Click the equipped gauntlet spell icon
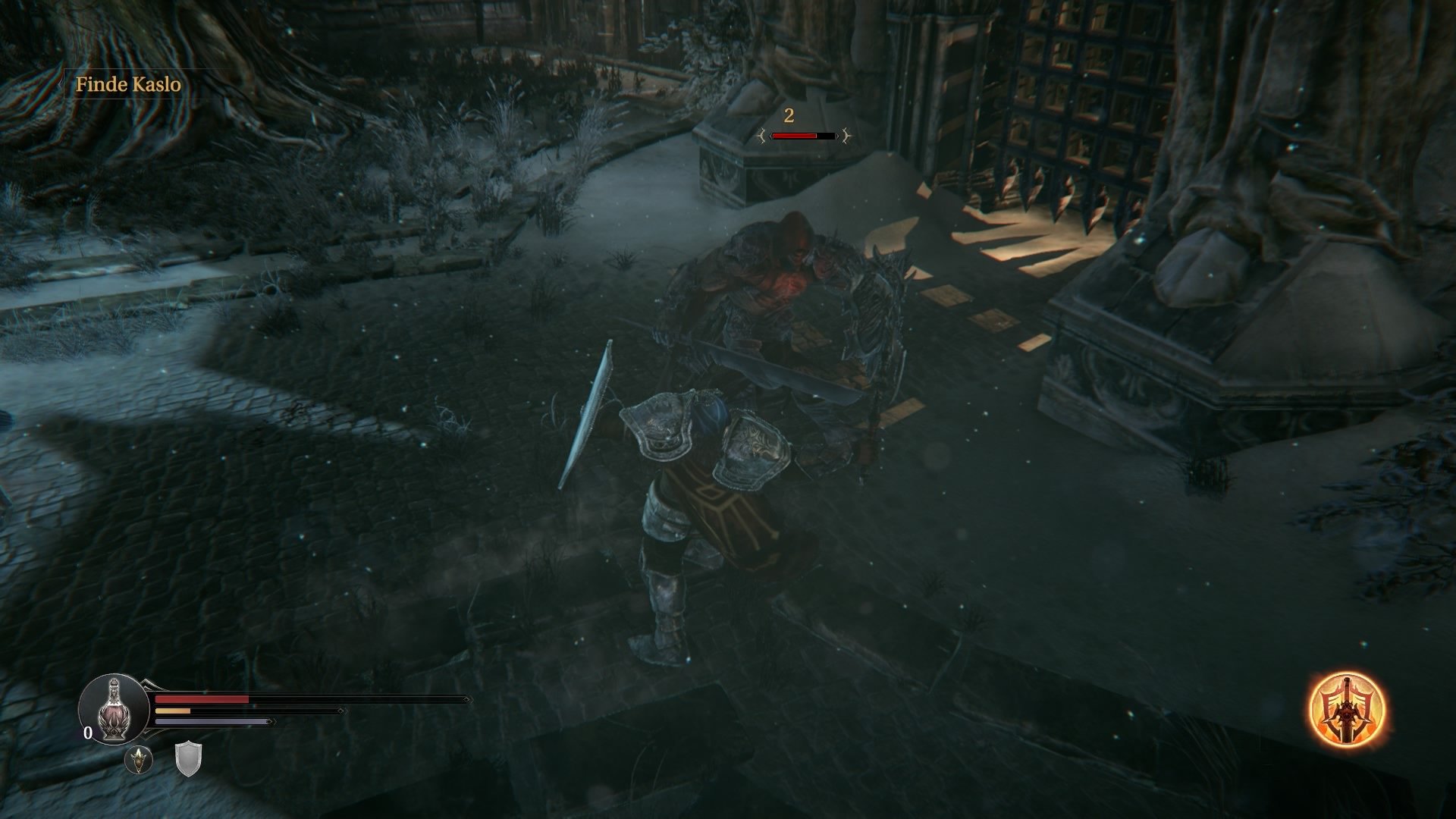 pos(139,758)
